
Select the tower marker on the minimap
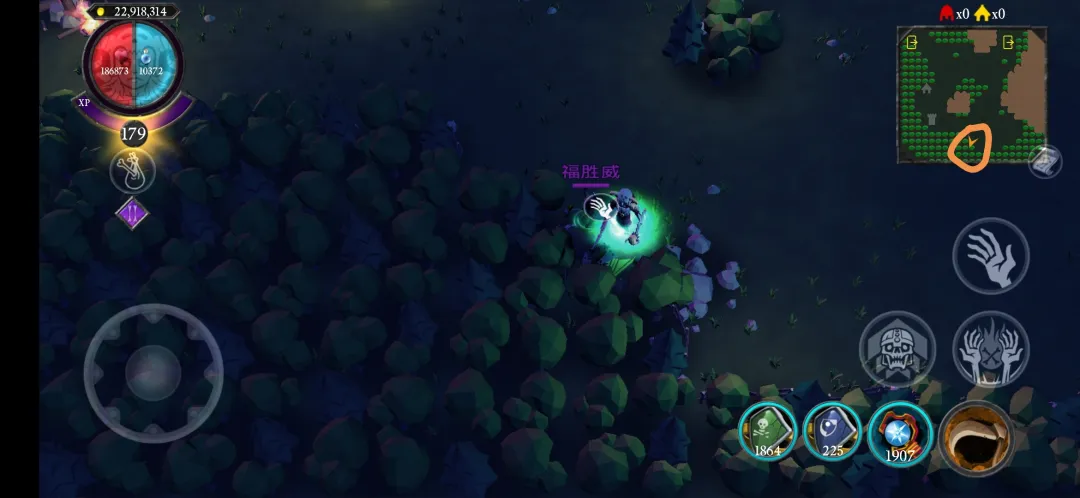pos(933,118)
